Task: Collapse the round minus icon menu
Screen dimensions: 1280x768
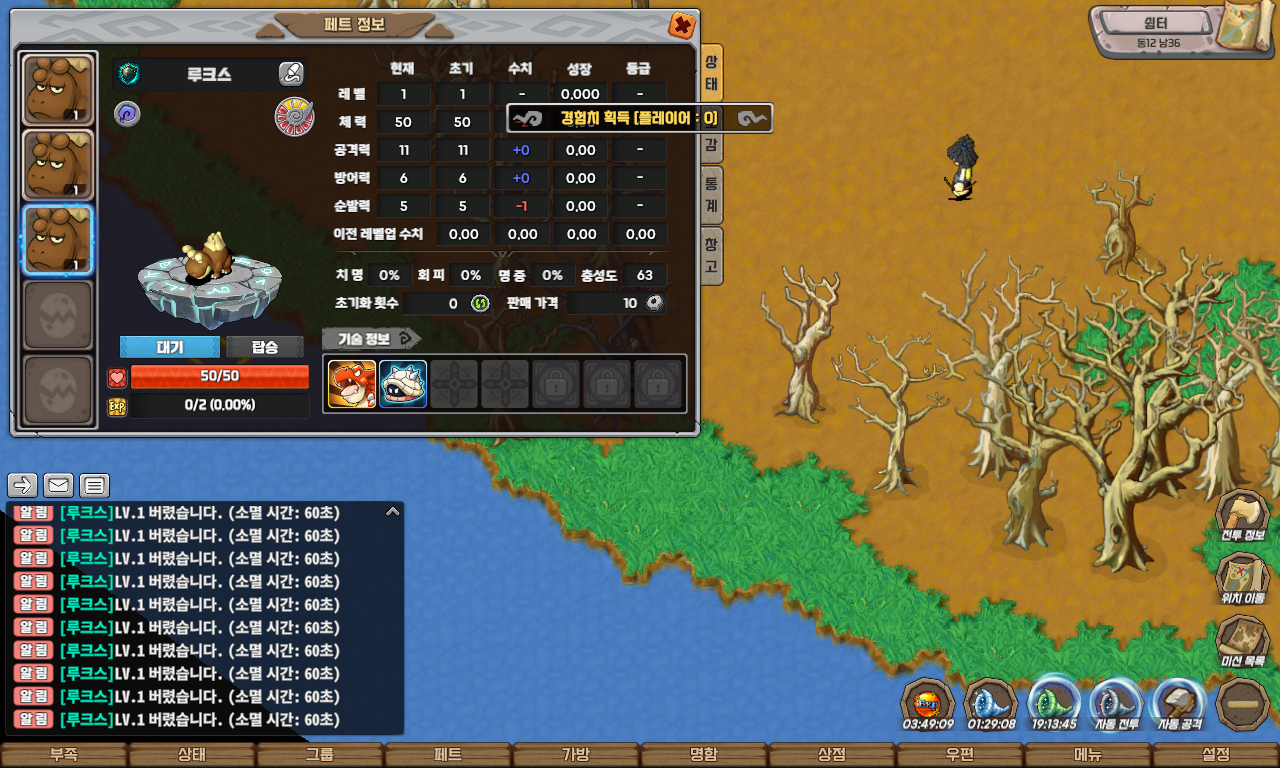Action: [1243, 704]
